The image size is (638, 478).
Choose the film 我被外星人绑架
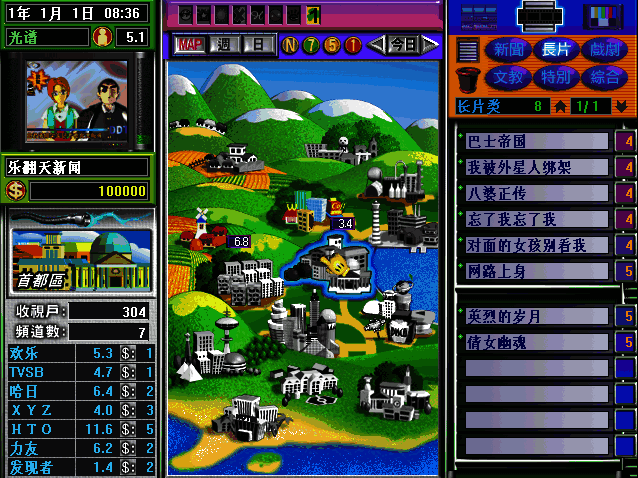tap(537, 167)
